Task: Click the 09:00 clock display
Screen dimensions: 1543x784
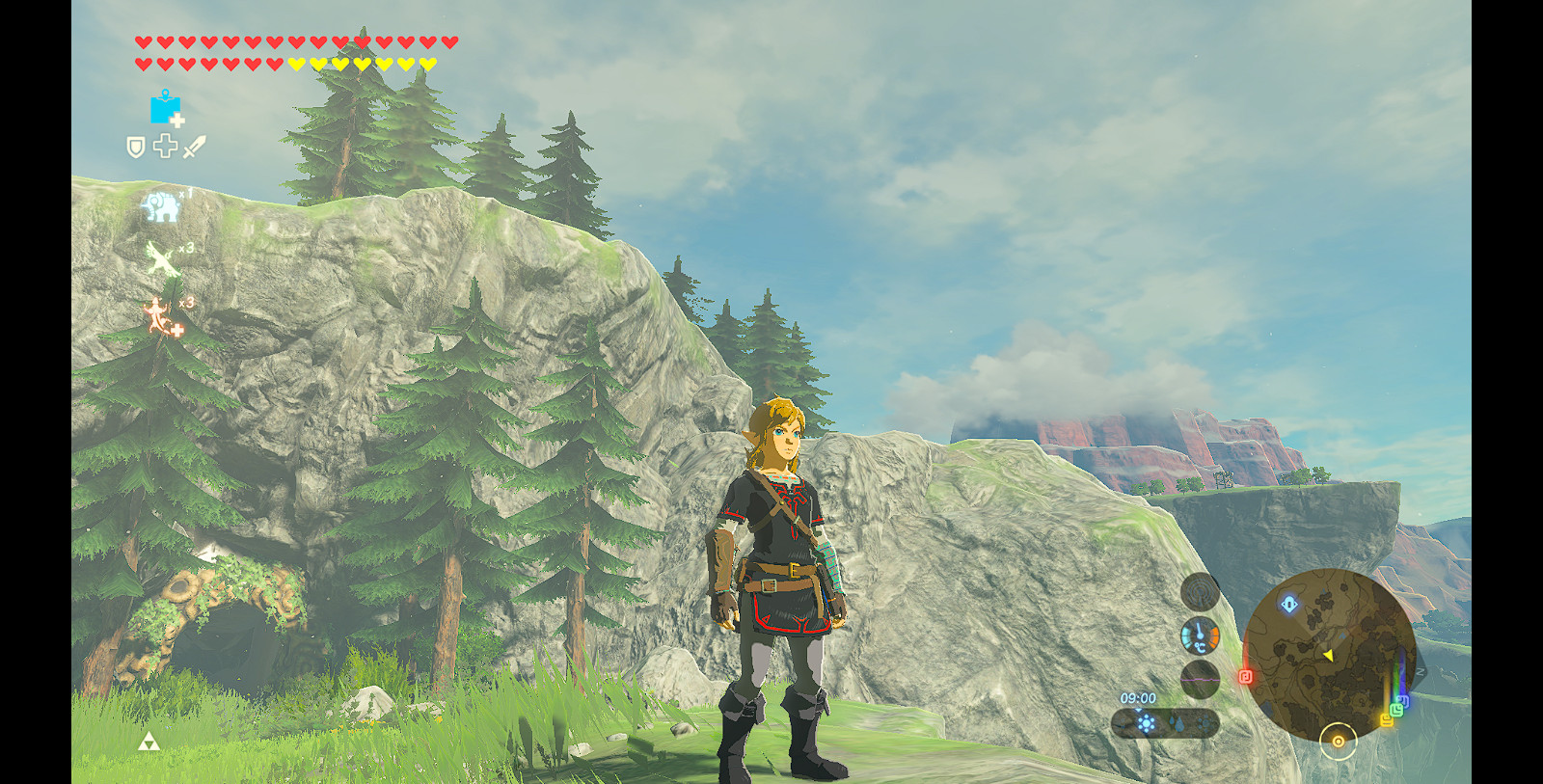Action: 1139,697
